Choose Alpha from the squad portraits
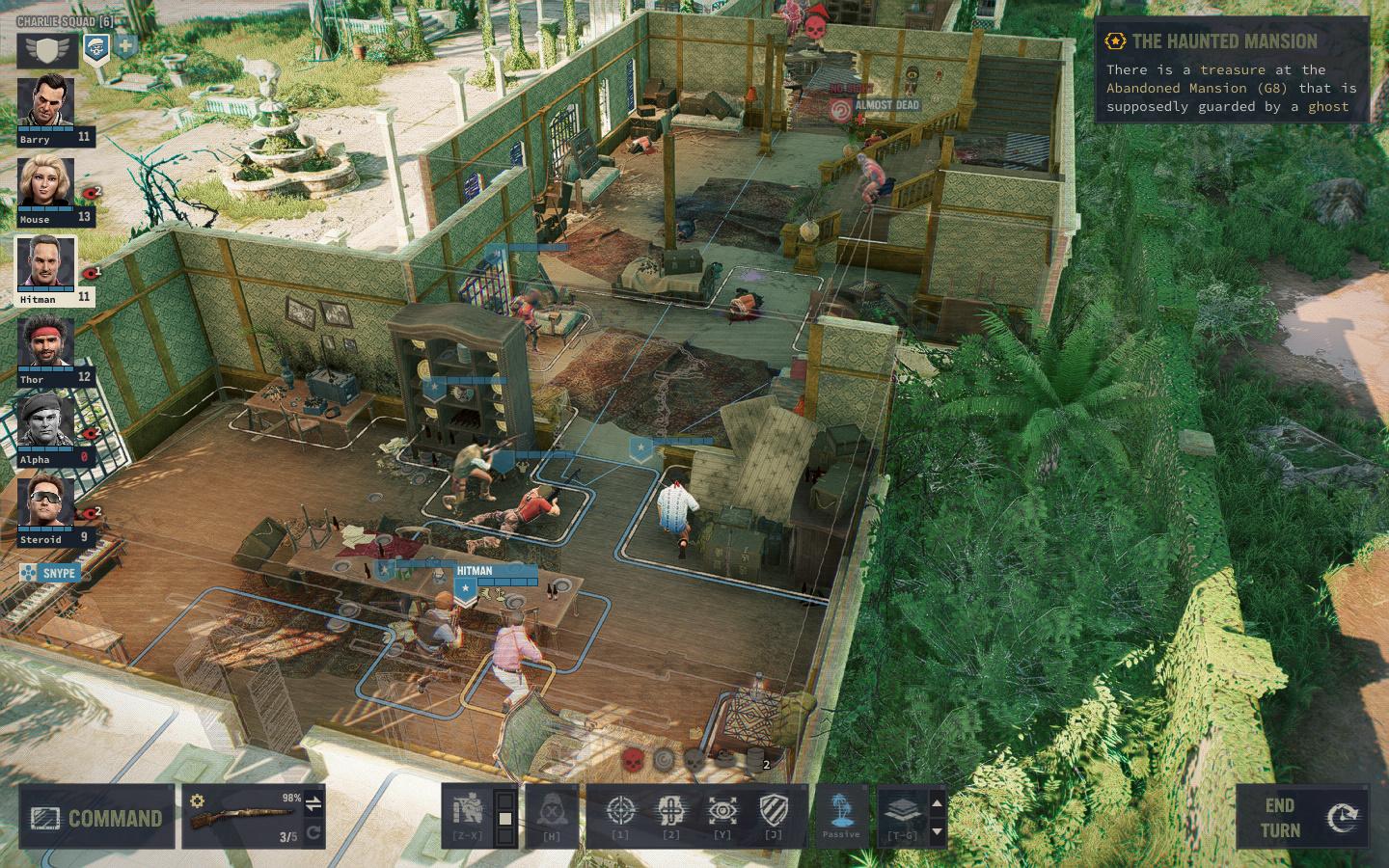The width and height of the screenshot is (1389, 868). (x=45, y=422)
